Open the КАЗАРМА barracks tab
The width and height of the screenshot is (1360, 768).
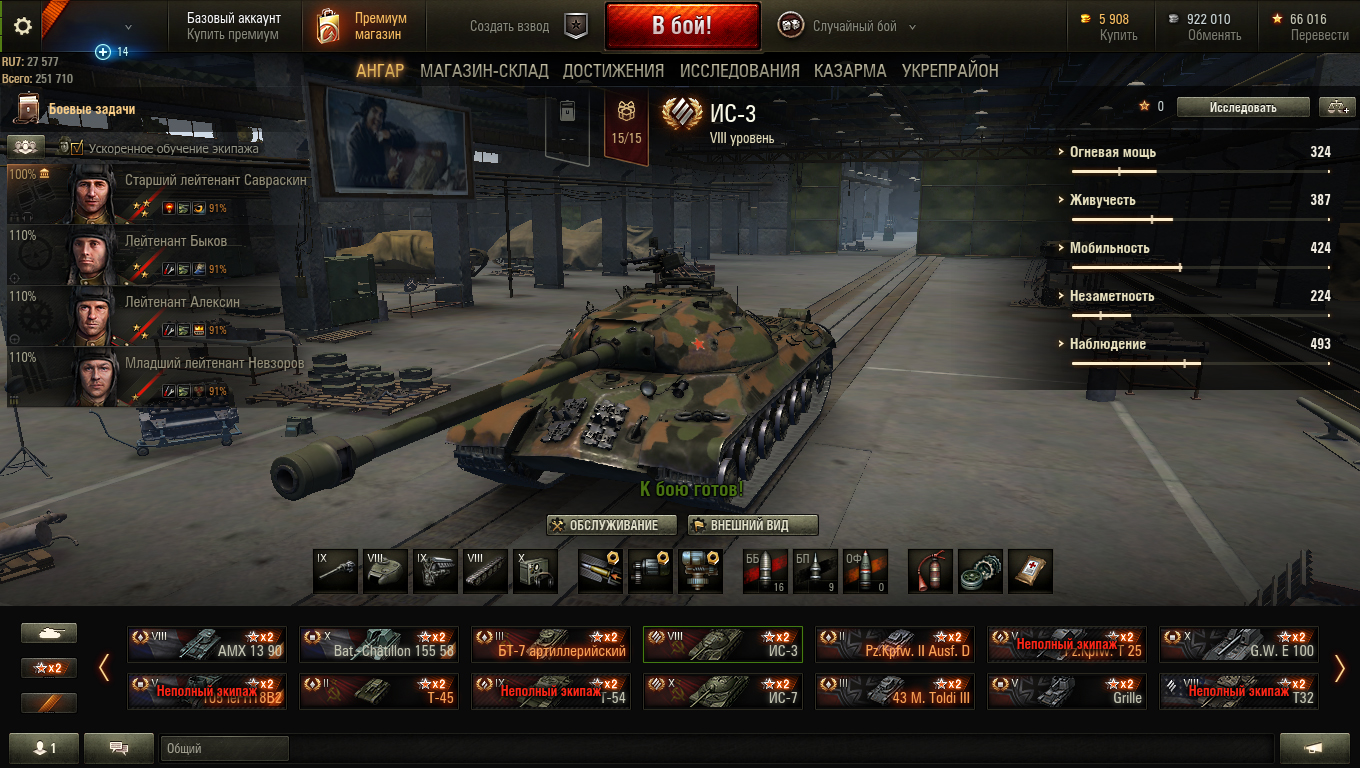[x=850, y=71]
